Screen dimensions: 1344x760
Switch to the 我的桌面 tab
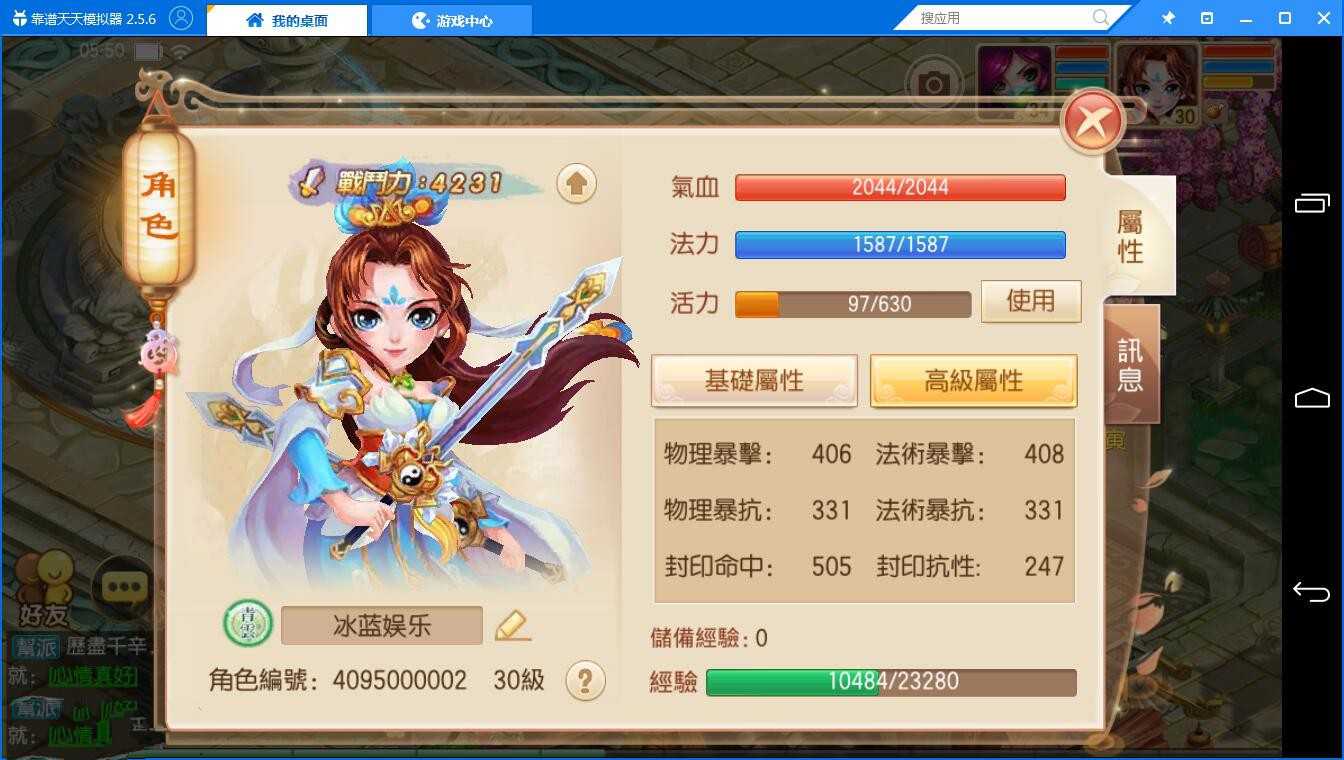tap(285, 18)
